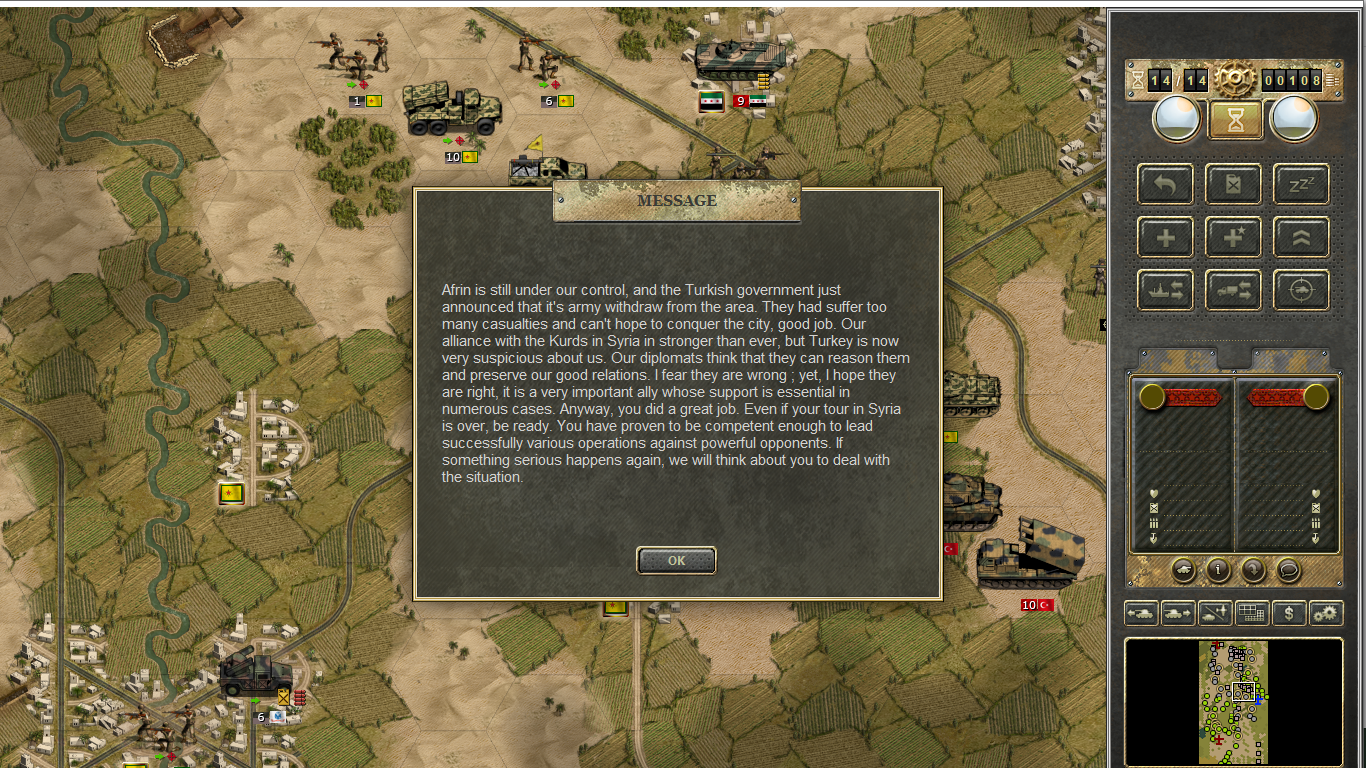
Task: Click the tank crosshair button
Action: coord(1301,290)
